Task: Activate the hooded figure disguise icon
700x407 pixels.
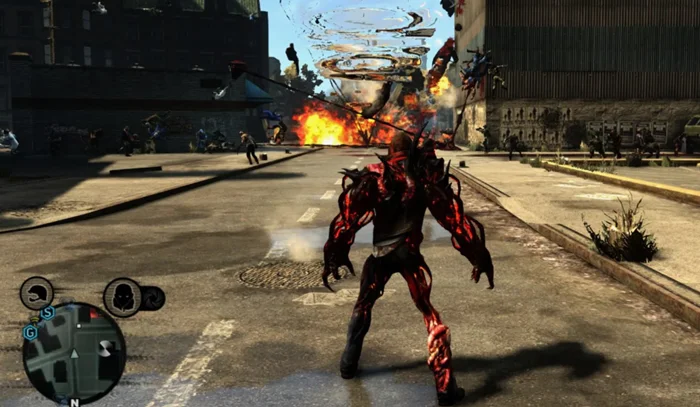Action: (122, 297)
